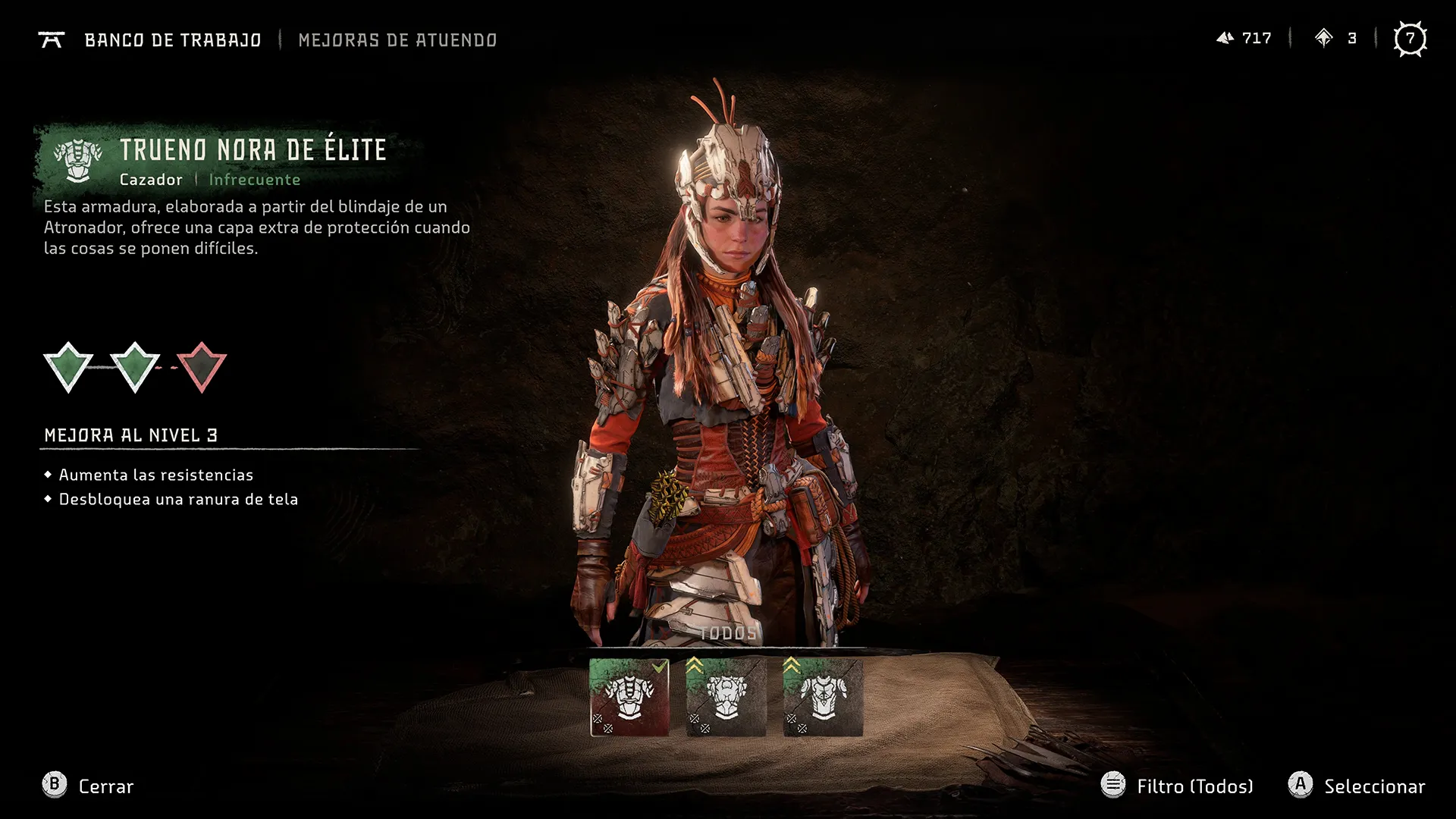Click the Todos category label above outfits
This screenshot has height=819, width=1456.
727,633
